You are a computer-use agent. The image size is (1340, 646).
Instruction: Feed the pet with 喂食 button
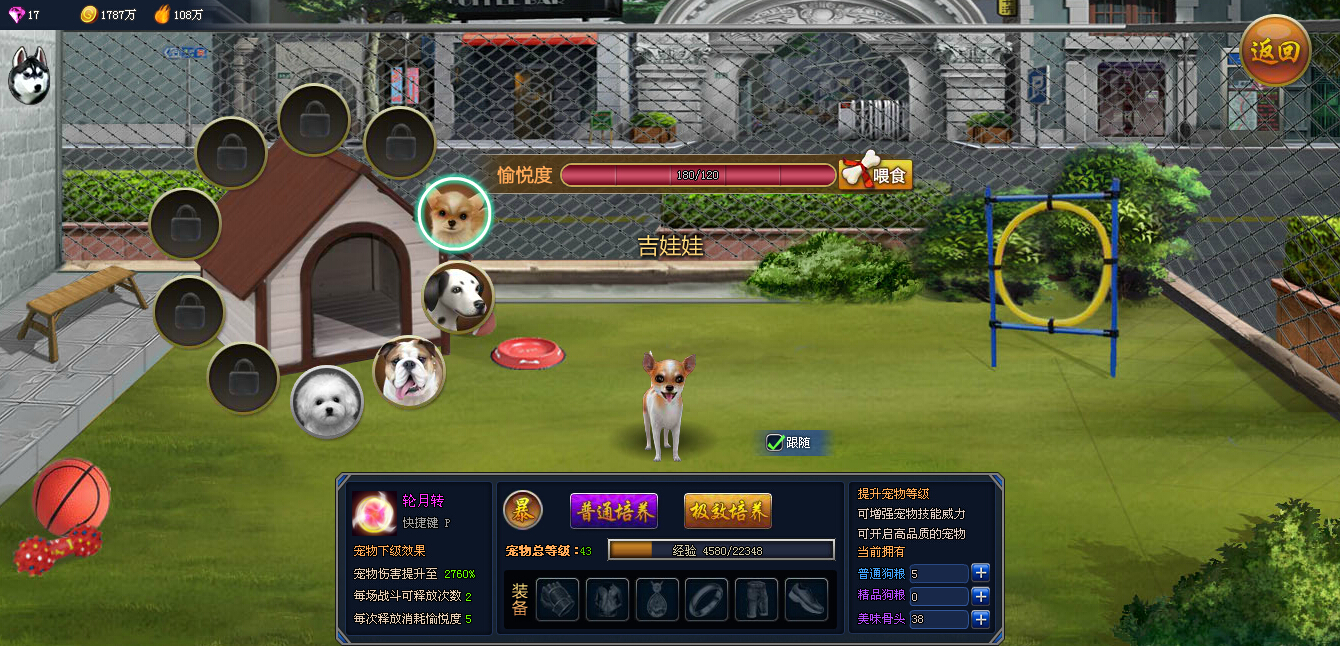point(875,175)
